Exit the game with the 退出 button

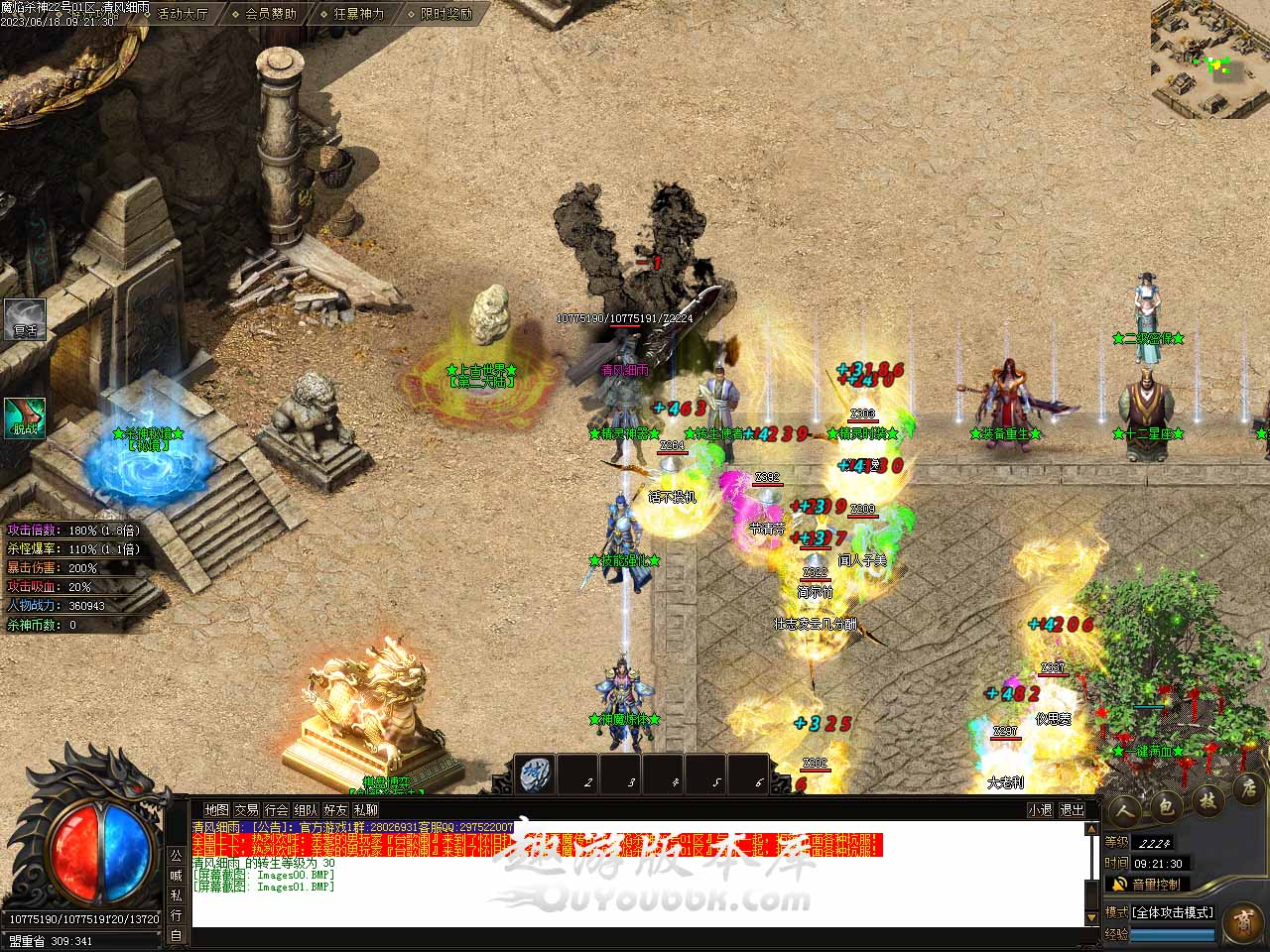1072,810
